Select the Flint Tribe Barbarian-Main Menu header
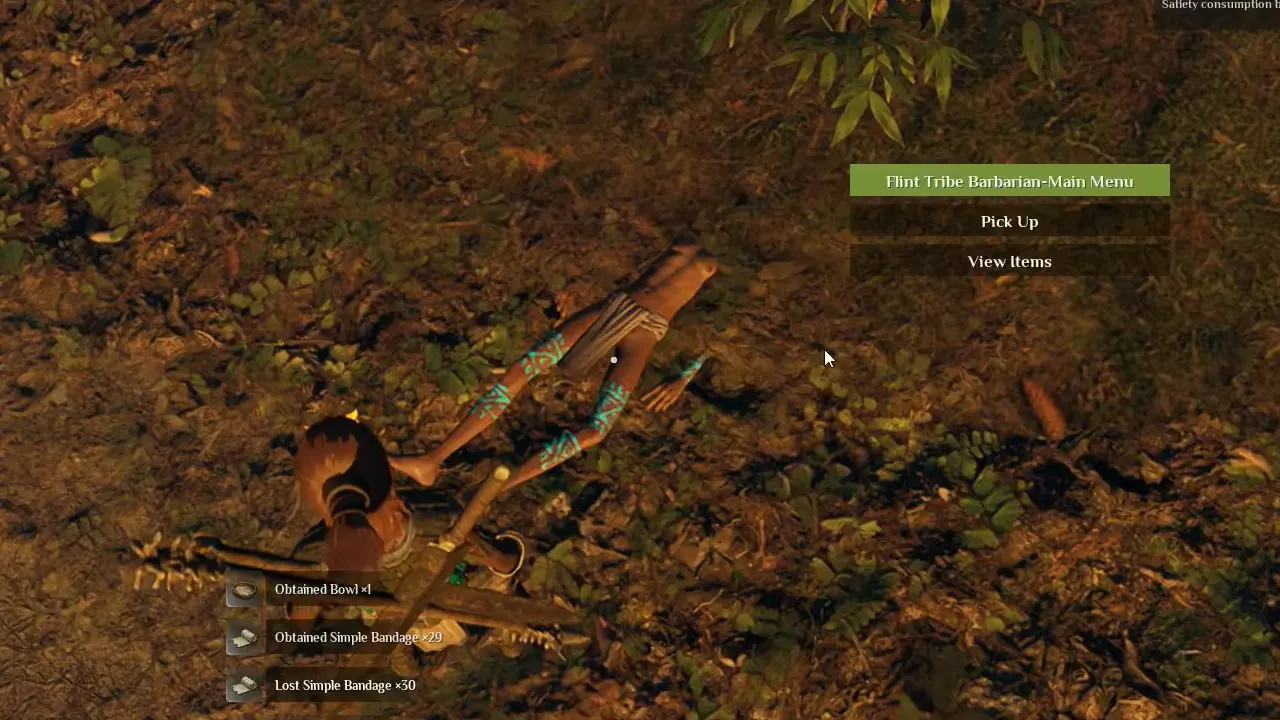The height and width of the screenshot is (720, 1280). tap(1009, 181)
